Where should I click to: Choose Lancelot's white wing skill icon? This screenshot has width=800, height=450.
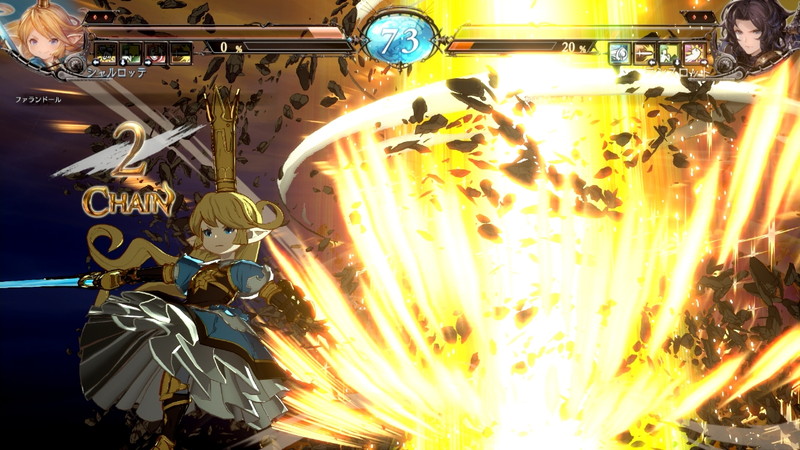pos(696,52)
